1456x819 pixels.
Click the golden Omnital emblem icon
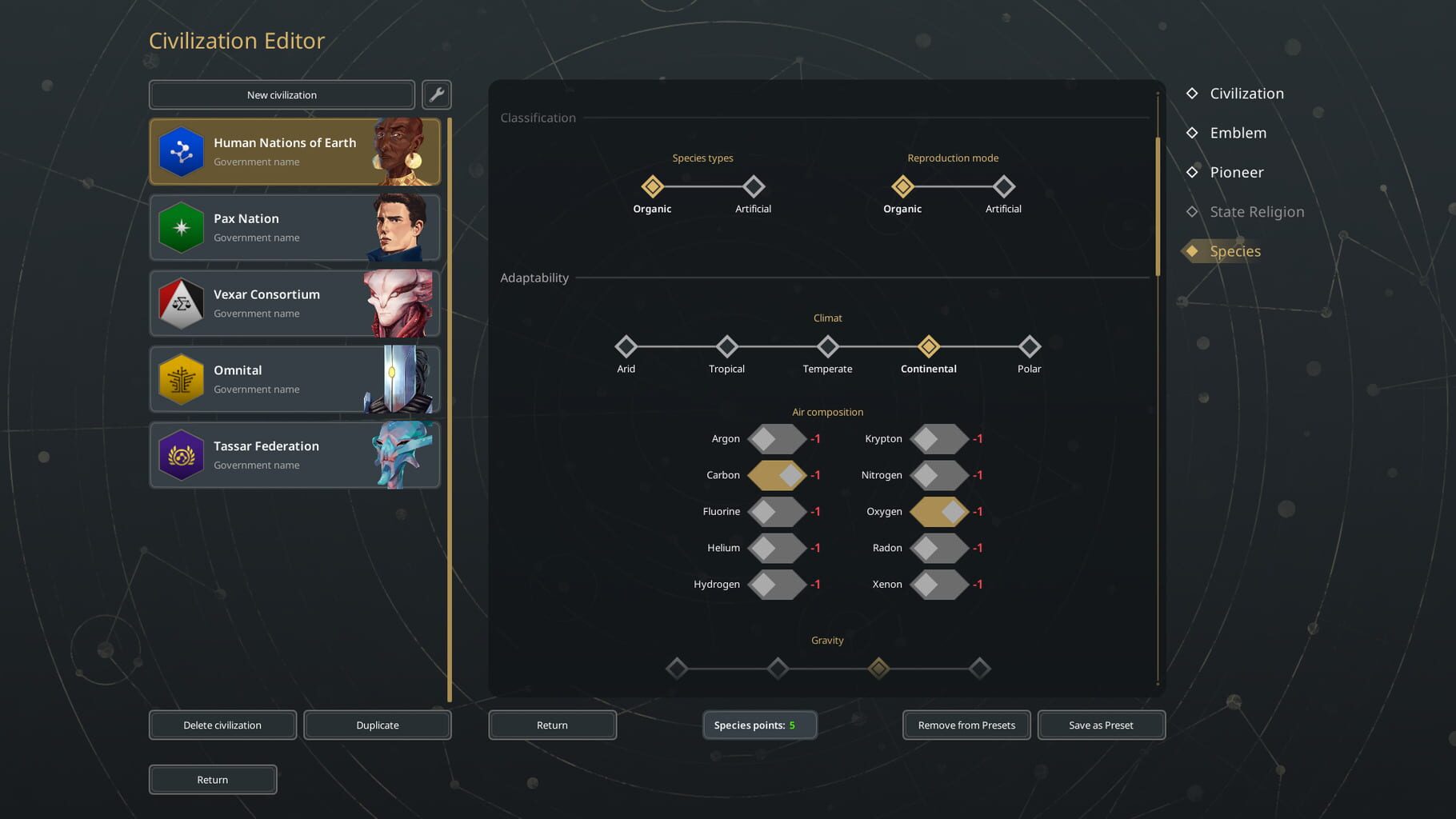pyautogui.click(x=181, y=378)
